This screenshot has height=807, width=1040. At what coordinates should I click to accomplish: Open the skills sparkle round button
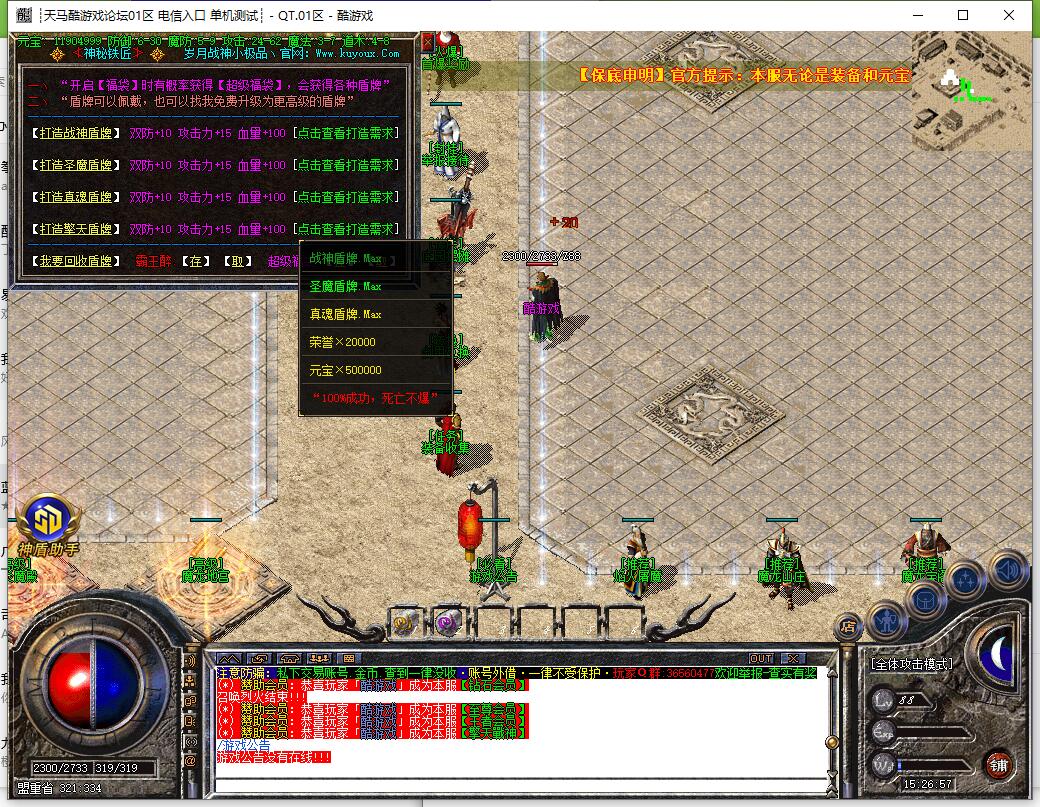967,579
